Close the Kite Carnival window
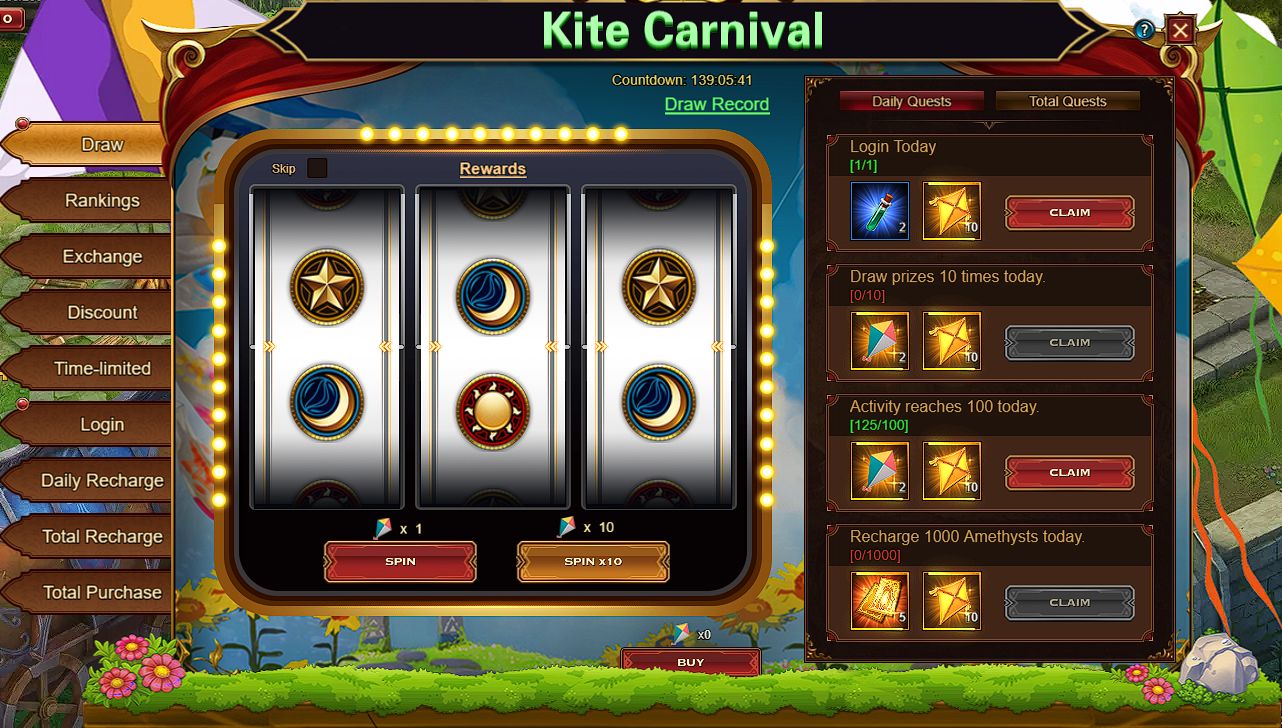The width and height of the screenshot is (1282, 728). coord(1180,31)
